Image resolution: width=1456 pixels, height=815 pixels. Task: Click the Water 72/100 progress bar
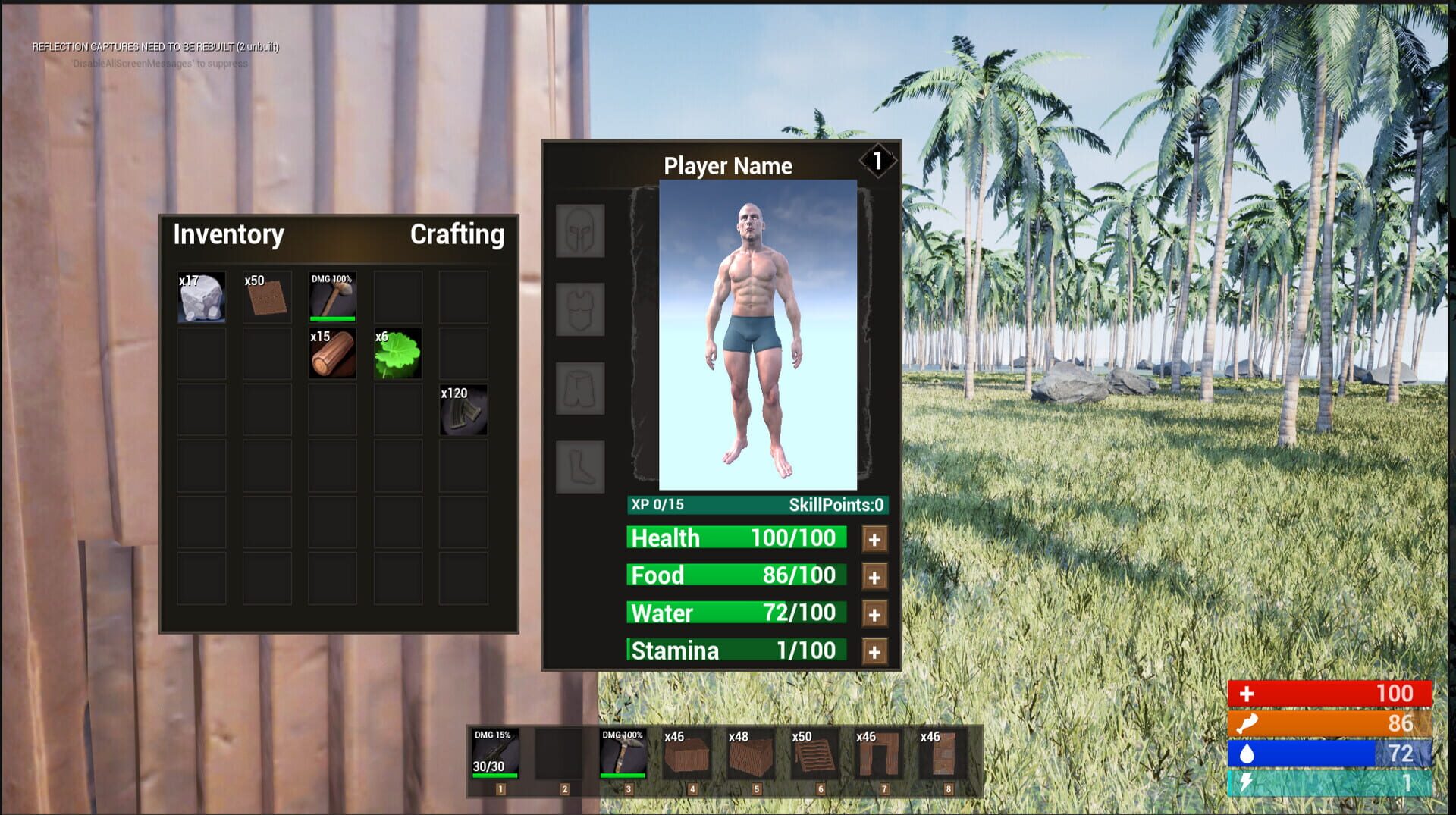736,613
